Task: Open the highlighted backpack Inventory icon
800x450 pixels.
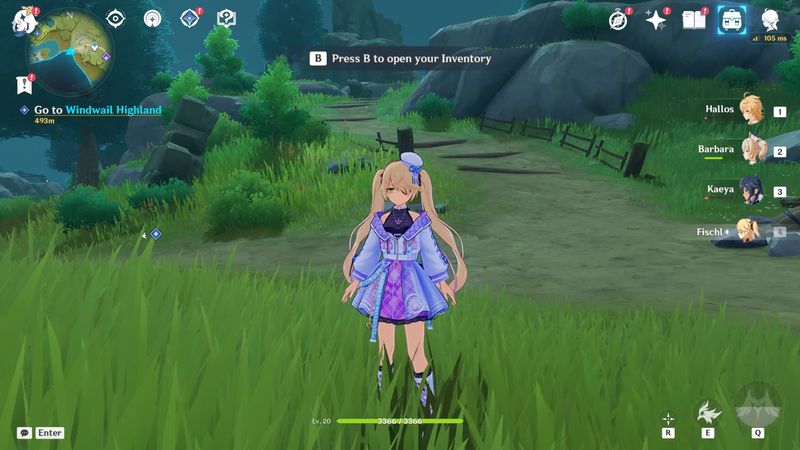Action: pos(732,19)
